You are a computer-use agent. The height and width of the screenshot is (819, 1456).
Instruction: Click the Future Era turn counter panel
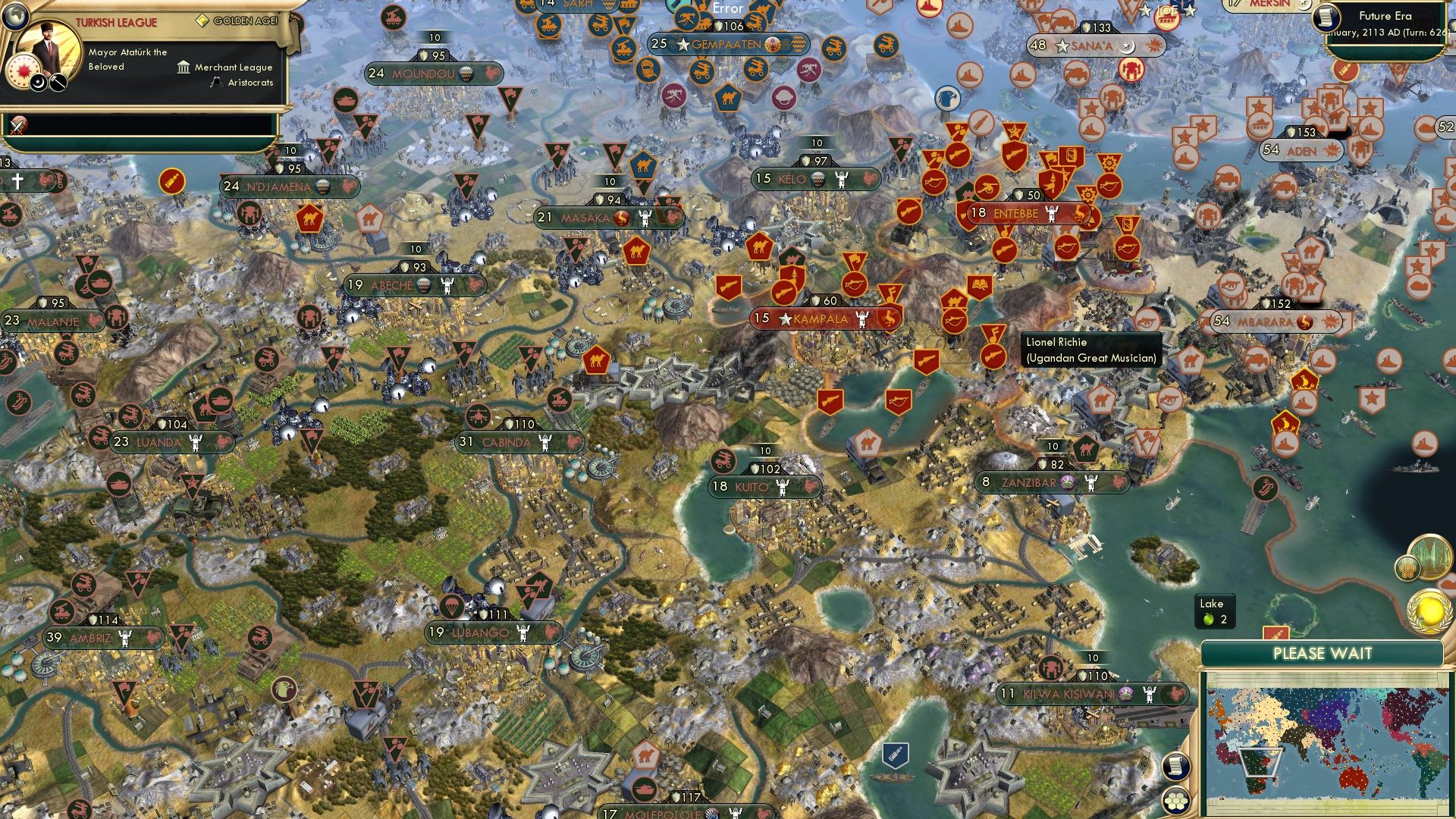1395,21
